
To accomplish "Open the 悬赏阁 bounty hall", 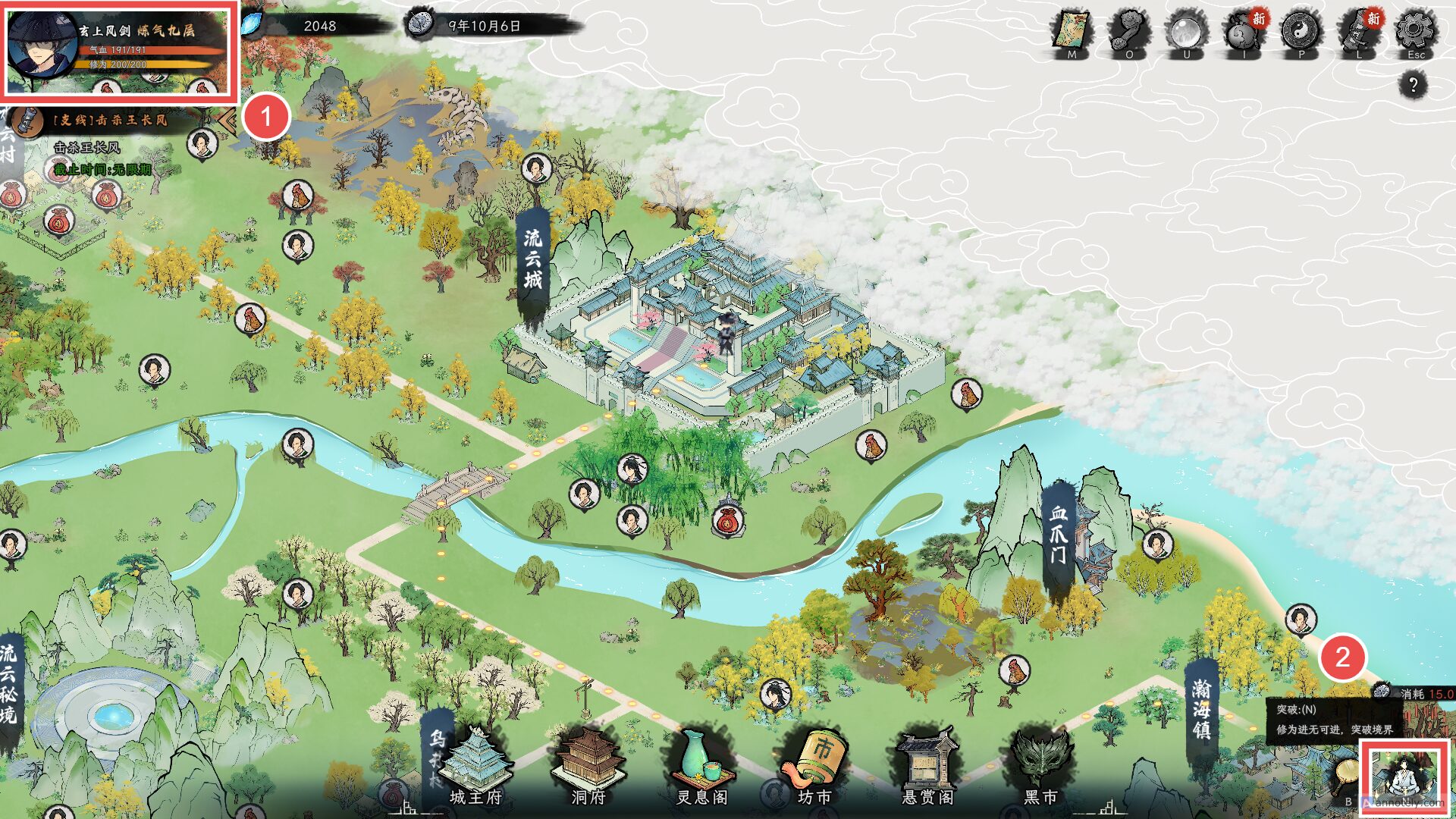I will (927, 766).
